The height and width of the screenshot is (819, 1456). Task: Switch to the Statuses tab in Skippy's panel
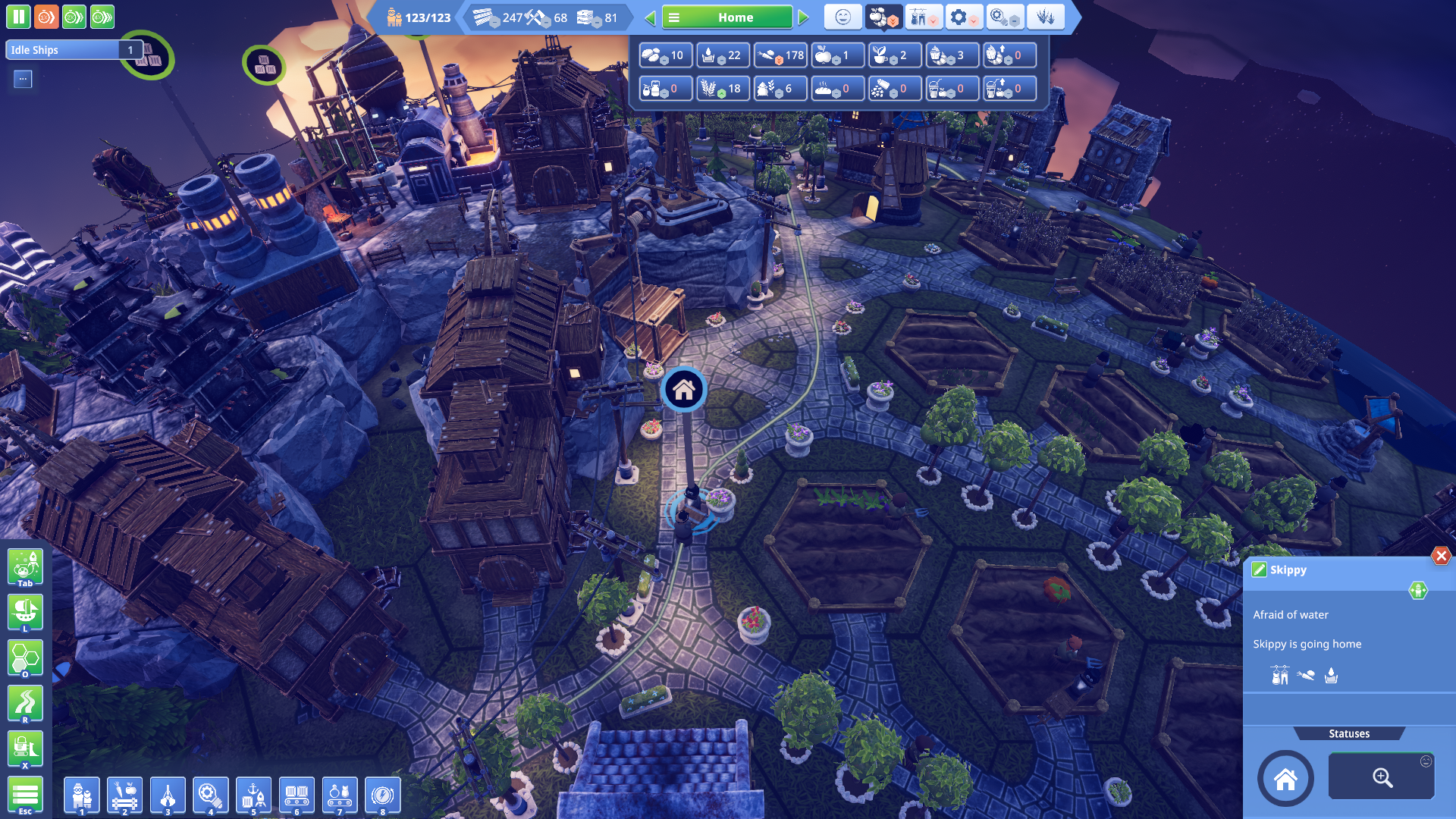click(1349, 733)
